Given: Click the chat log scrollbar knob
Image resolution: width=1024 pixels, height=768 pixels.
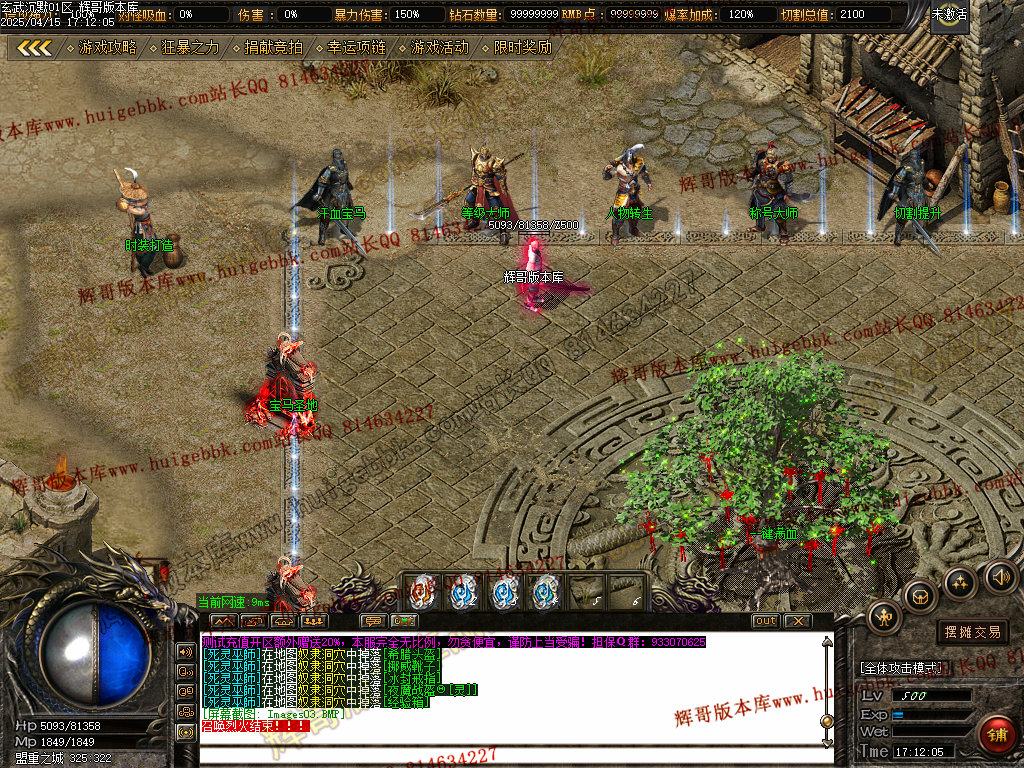Looking at the screenshot, I should click(x=826, y=721).
